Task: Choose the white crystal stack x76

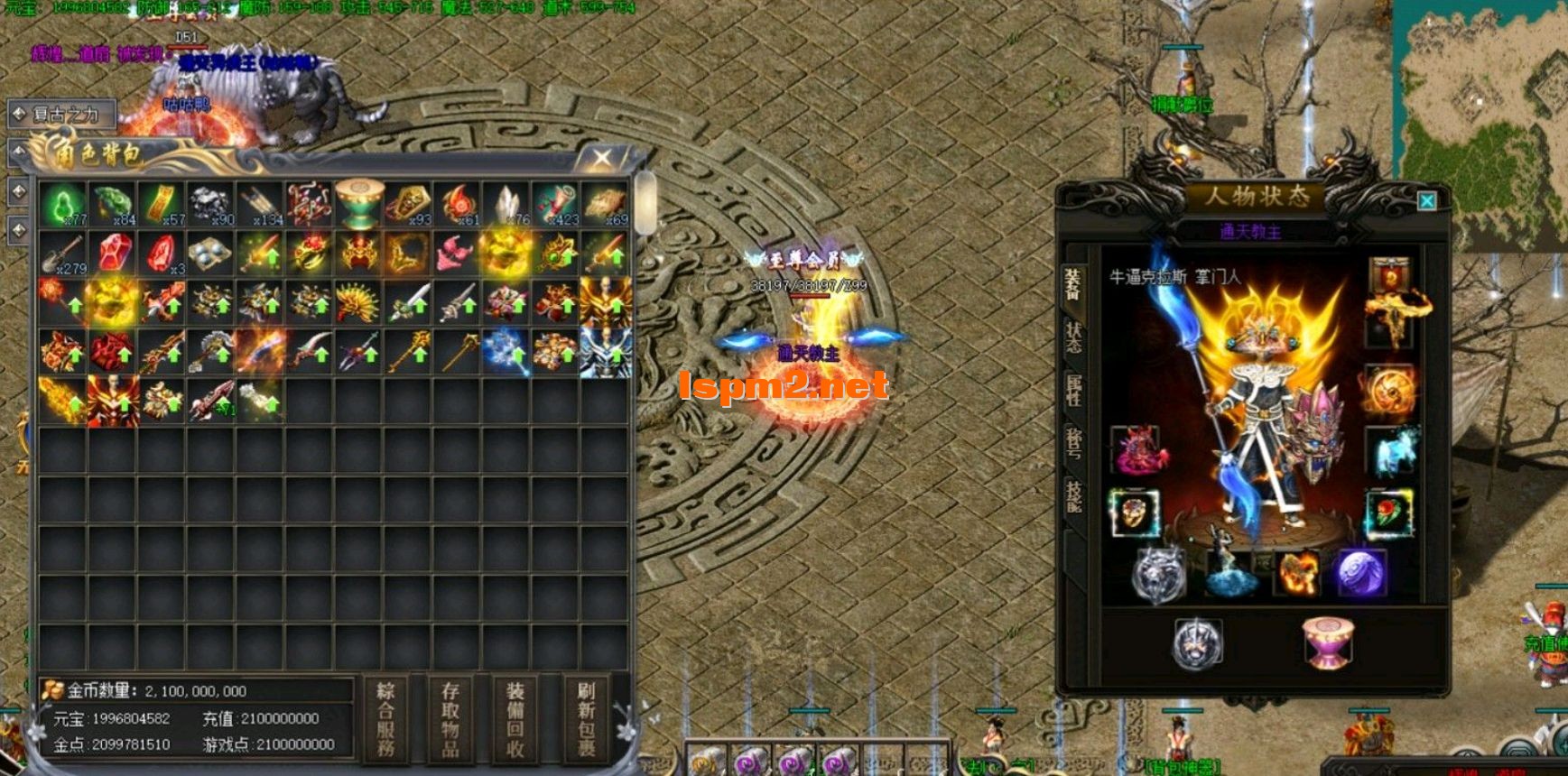Action: pyautogui.click(x=506, y=204)
